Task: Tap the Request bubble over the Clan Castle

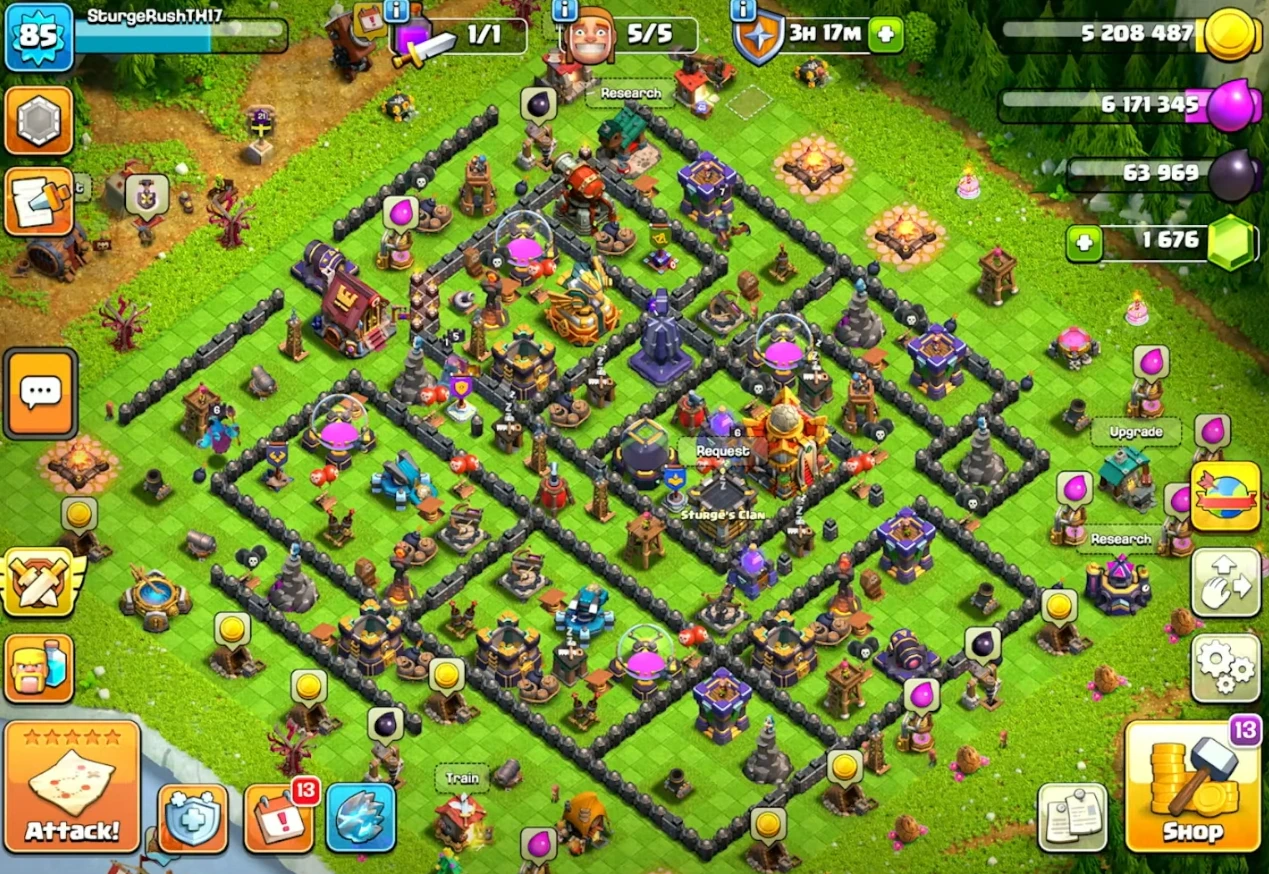Action: [x=722, y=451]
